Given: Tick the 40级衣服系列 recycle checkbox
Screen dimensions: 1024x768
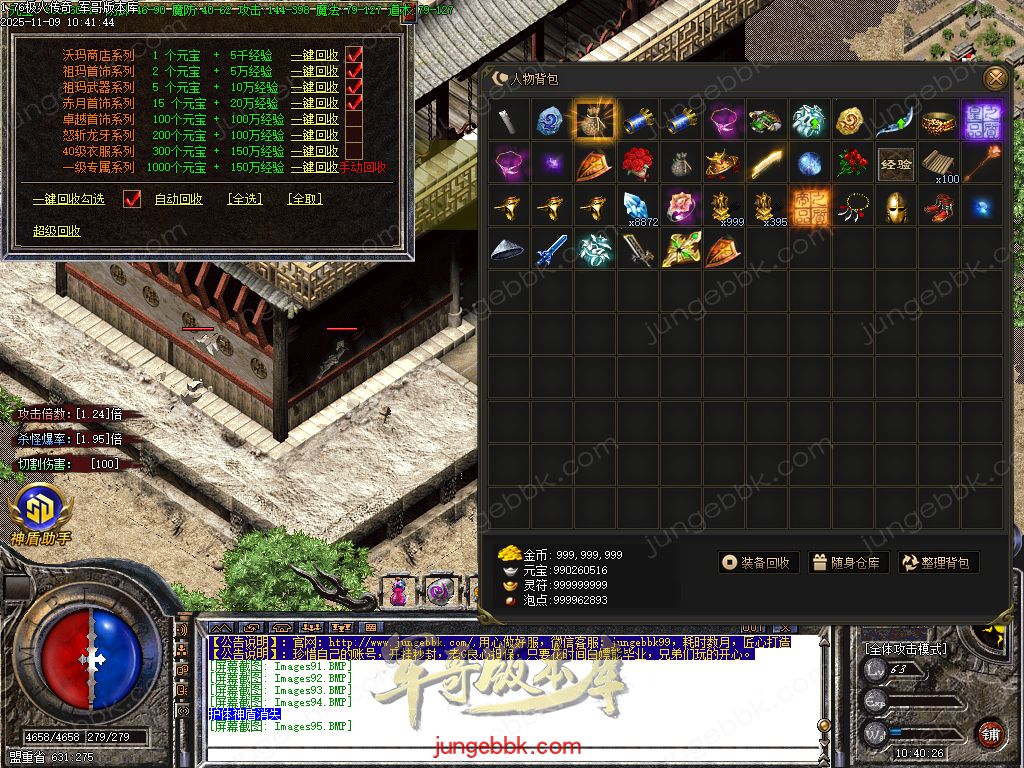Looking at the screenshot, I should tap(354, 151).
